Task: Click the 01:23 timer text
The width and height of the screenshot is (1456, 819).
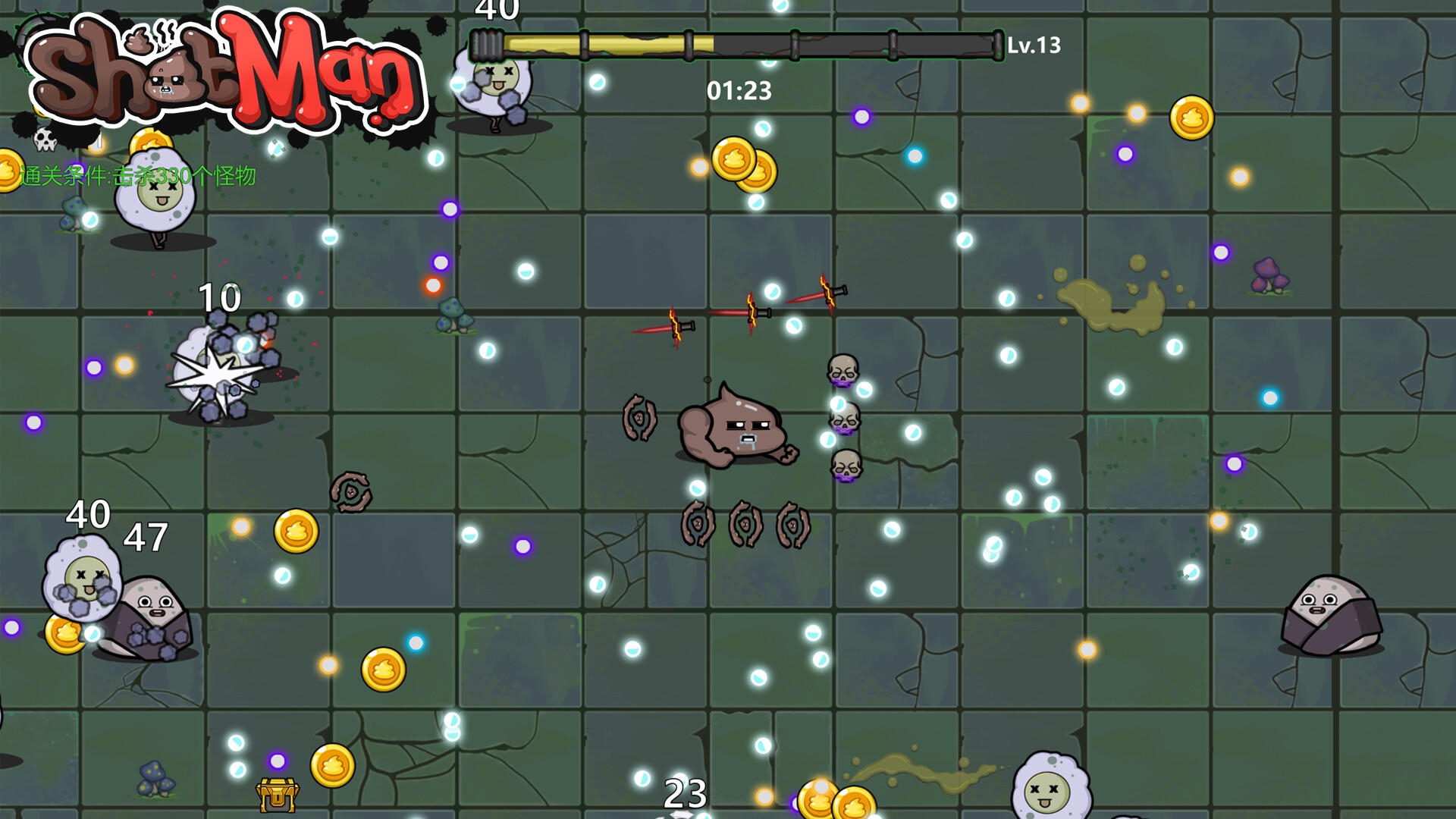Action: (738, 91)
